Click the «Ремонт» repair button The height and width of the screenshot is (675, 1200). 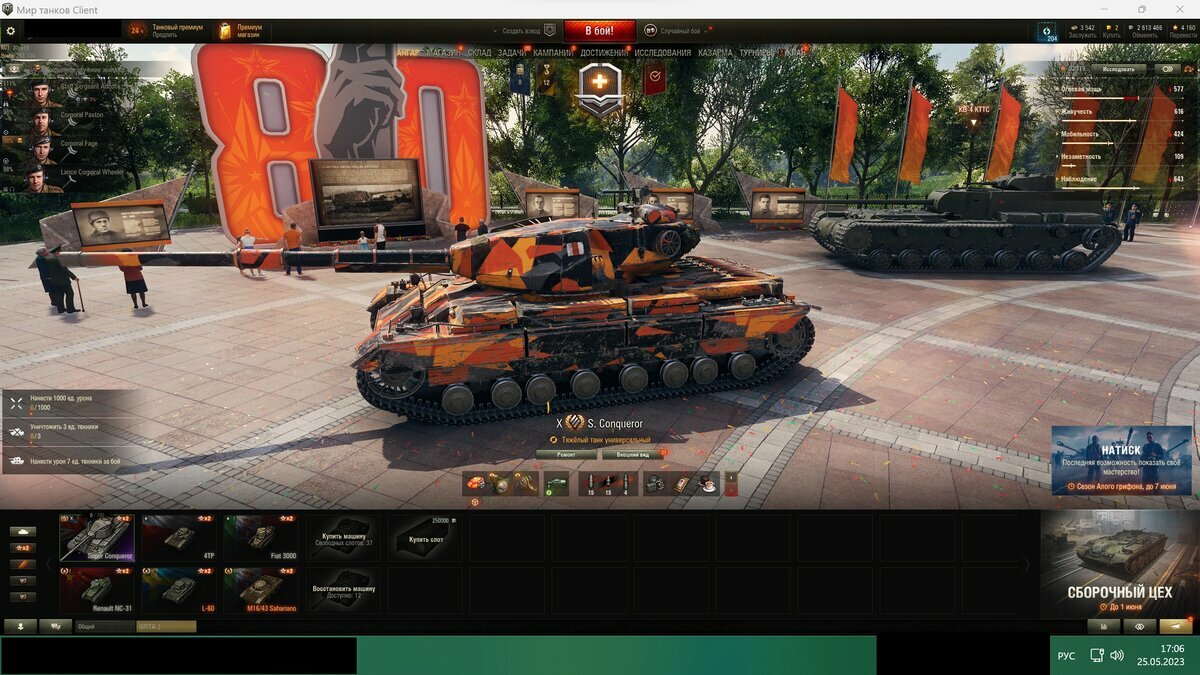(x=565, y=454)
